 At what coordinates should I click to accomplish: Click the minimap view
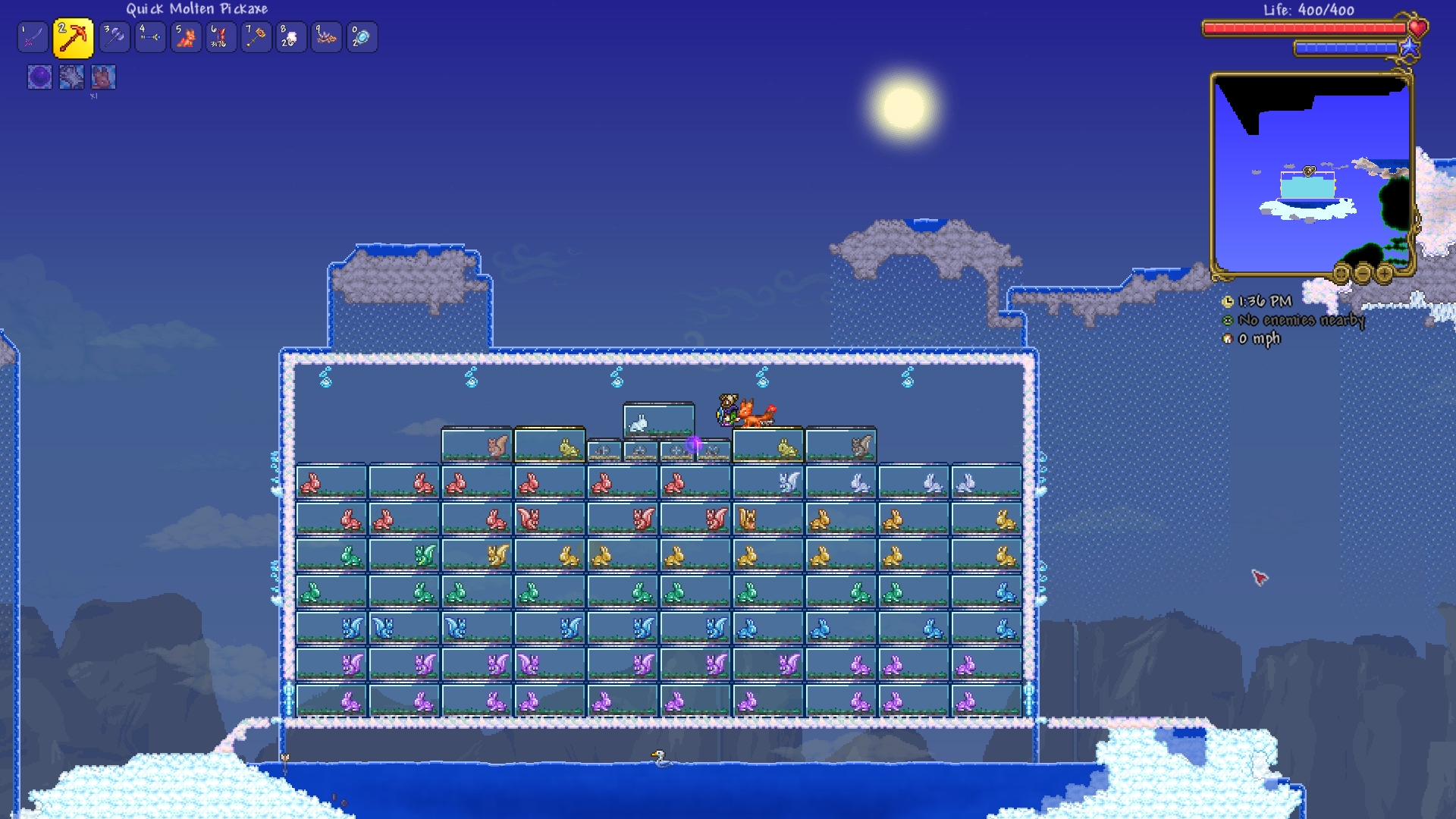click(x=1311, y=174)
